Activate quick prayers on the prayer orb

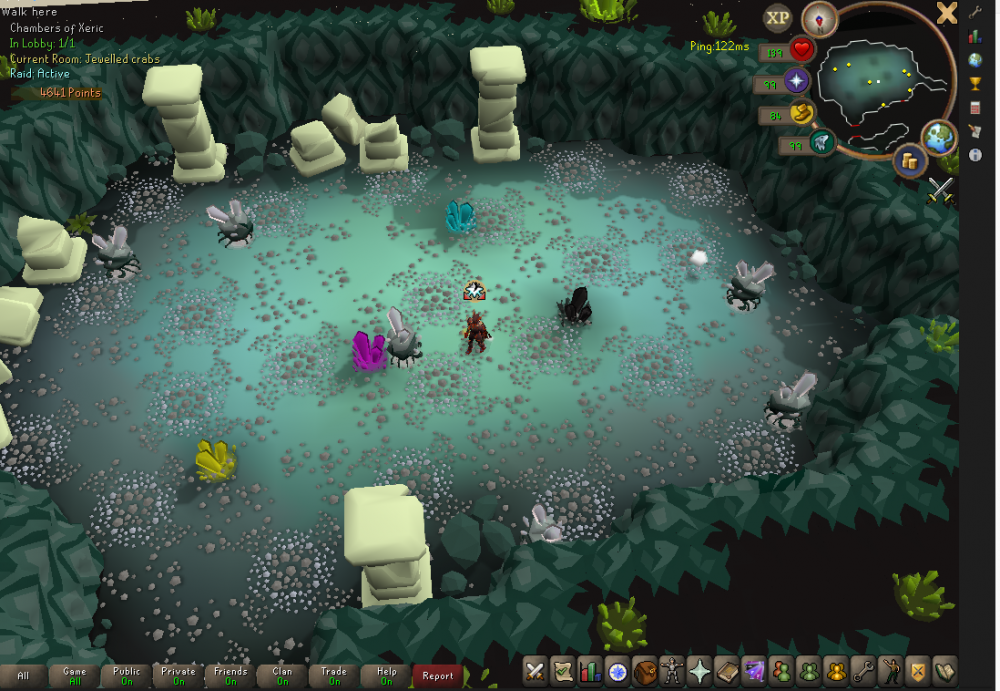pos(798,81)
